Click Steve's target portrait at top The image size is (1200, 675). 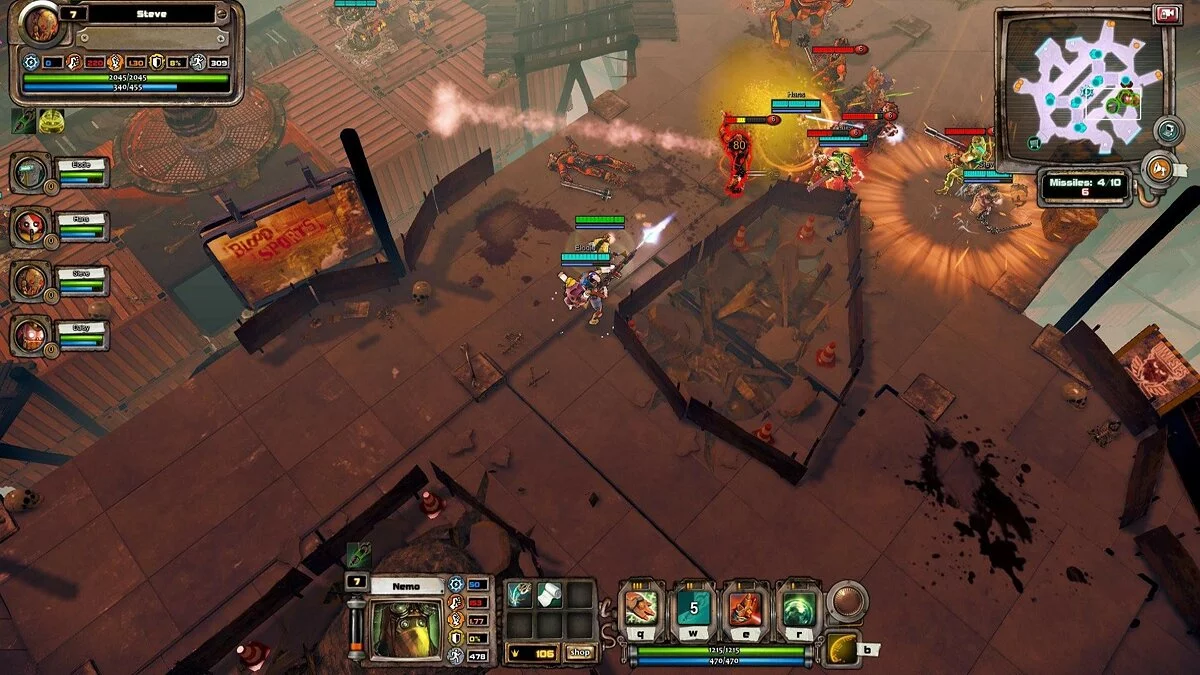(x=40, y=24)
